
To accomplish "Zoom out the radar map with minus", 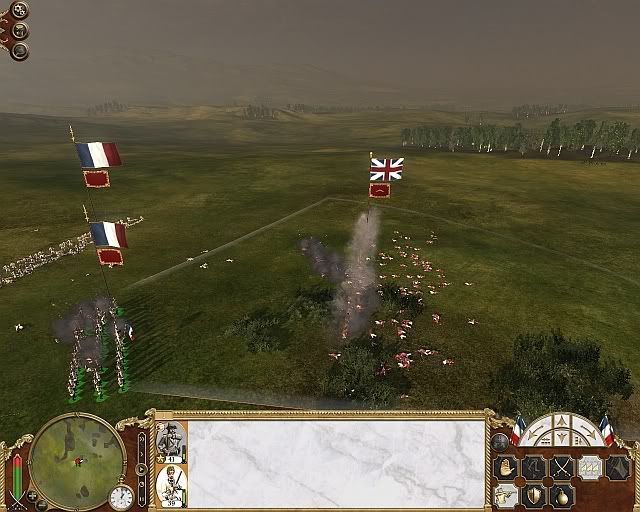I will (x=42, y=503).
